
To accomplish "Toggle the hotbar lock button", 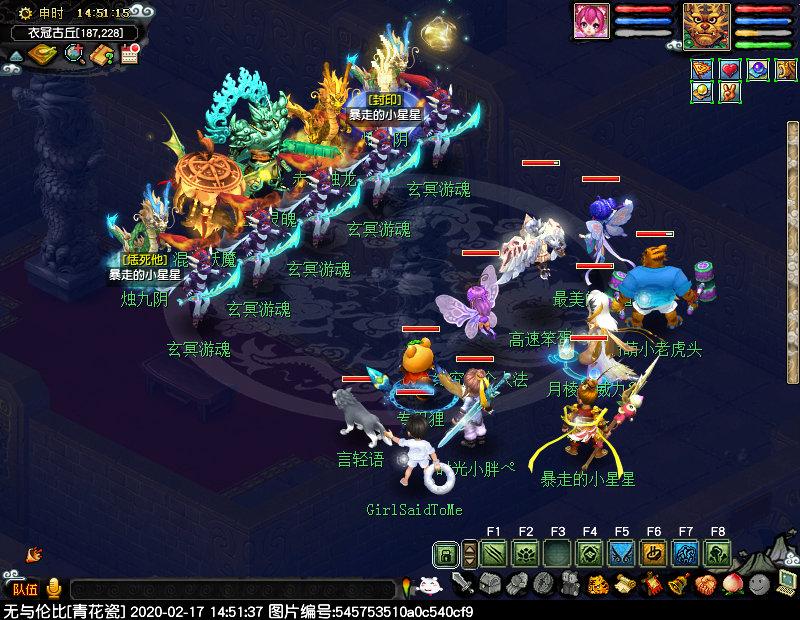I will [x=446, y=553].
